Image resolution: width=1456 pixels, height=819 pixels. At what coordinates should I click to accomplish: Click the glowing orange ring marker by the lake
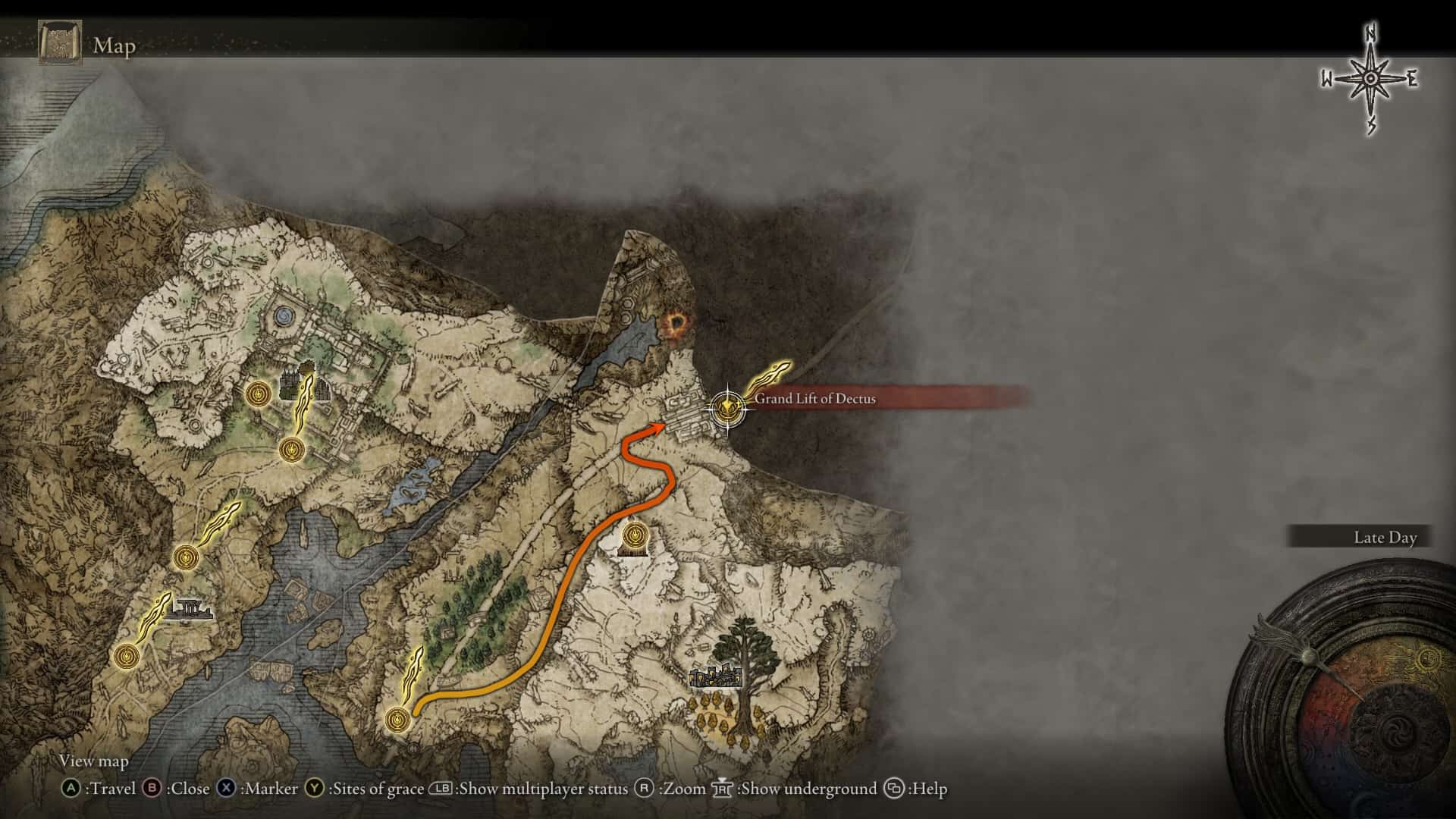674,326
